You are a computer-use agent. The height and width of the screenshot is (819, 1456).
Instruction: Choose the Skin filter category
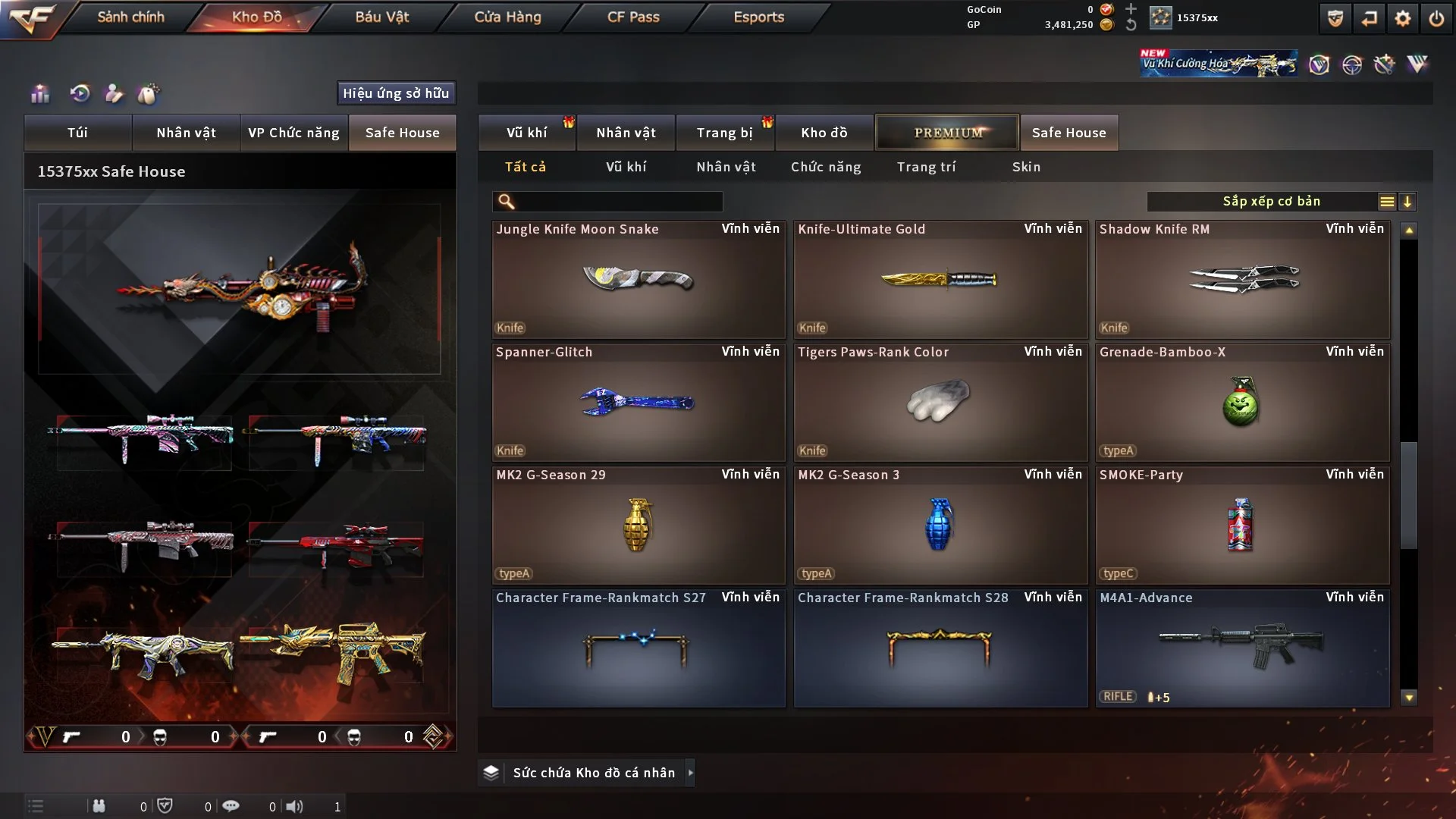coord(1026,167)
